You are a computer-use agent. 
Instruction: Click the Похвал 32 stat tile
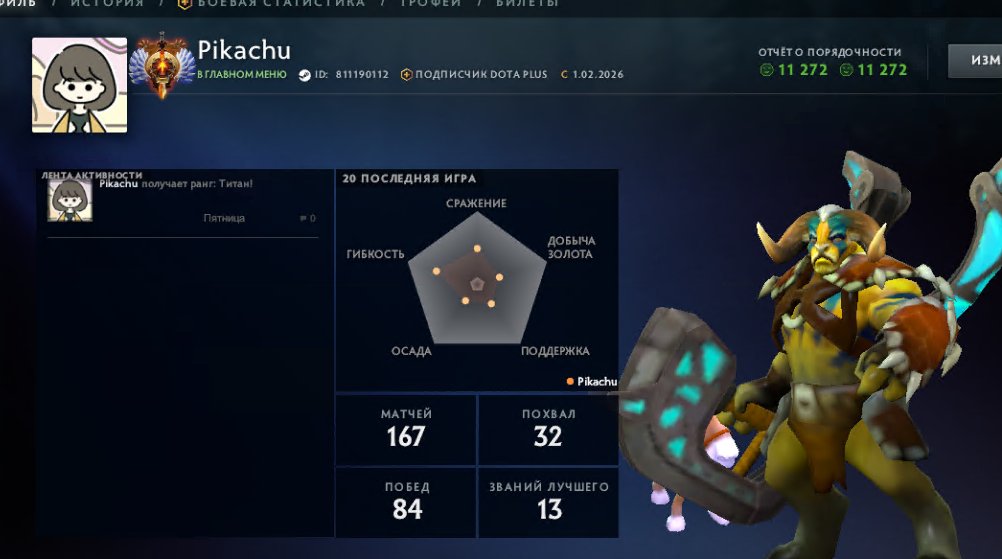pyautogui.click(x=548, y=429)
